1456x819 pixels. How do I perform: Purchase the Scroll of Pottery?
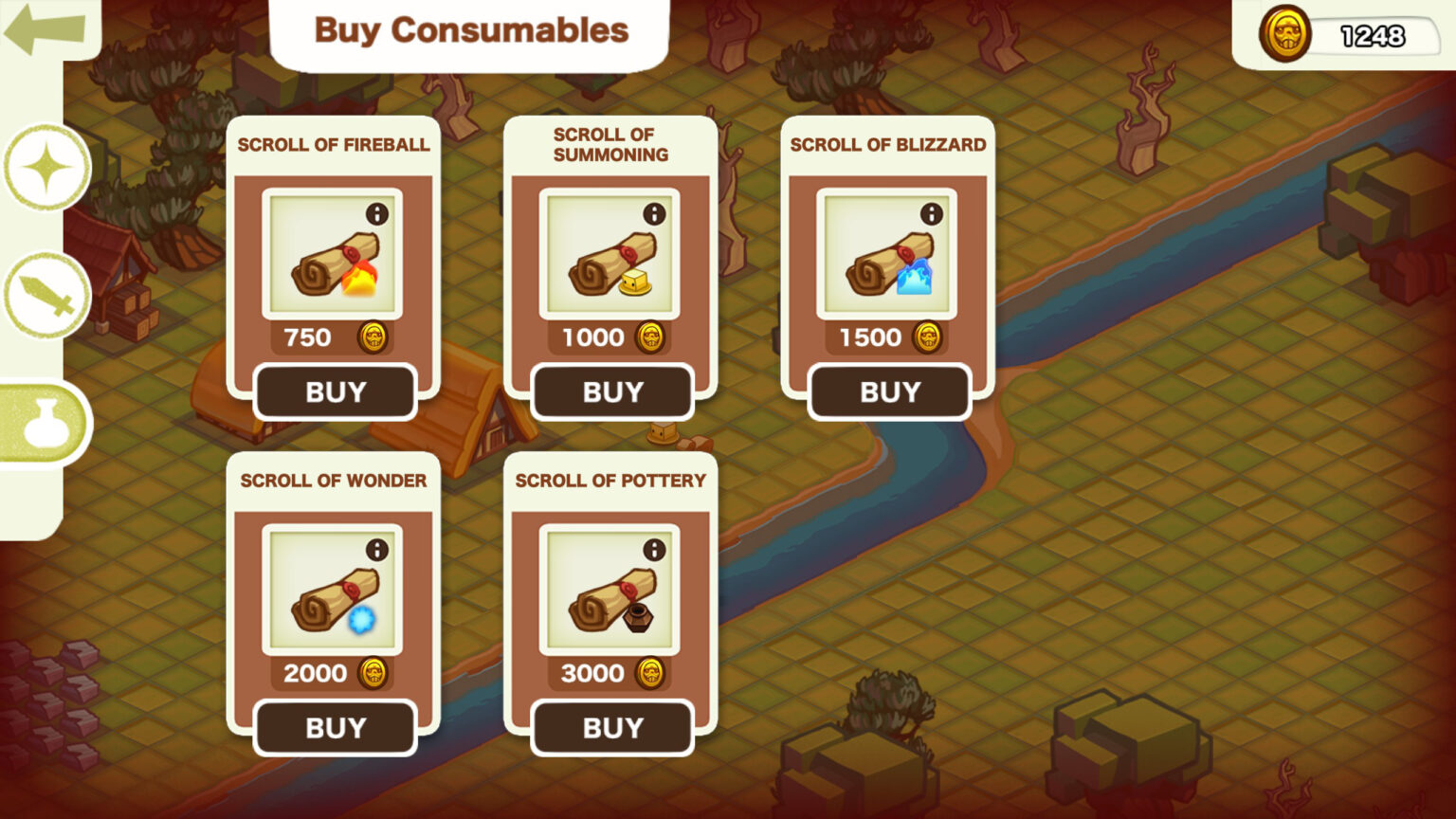pos(612,727)
